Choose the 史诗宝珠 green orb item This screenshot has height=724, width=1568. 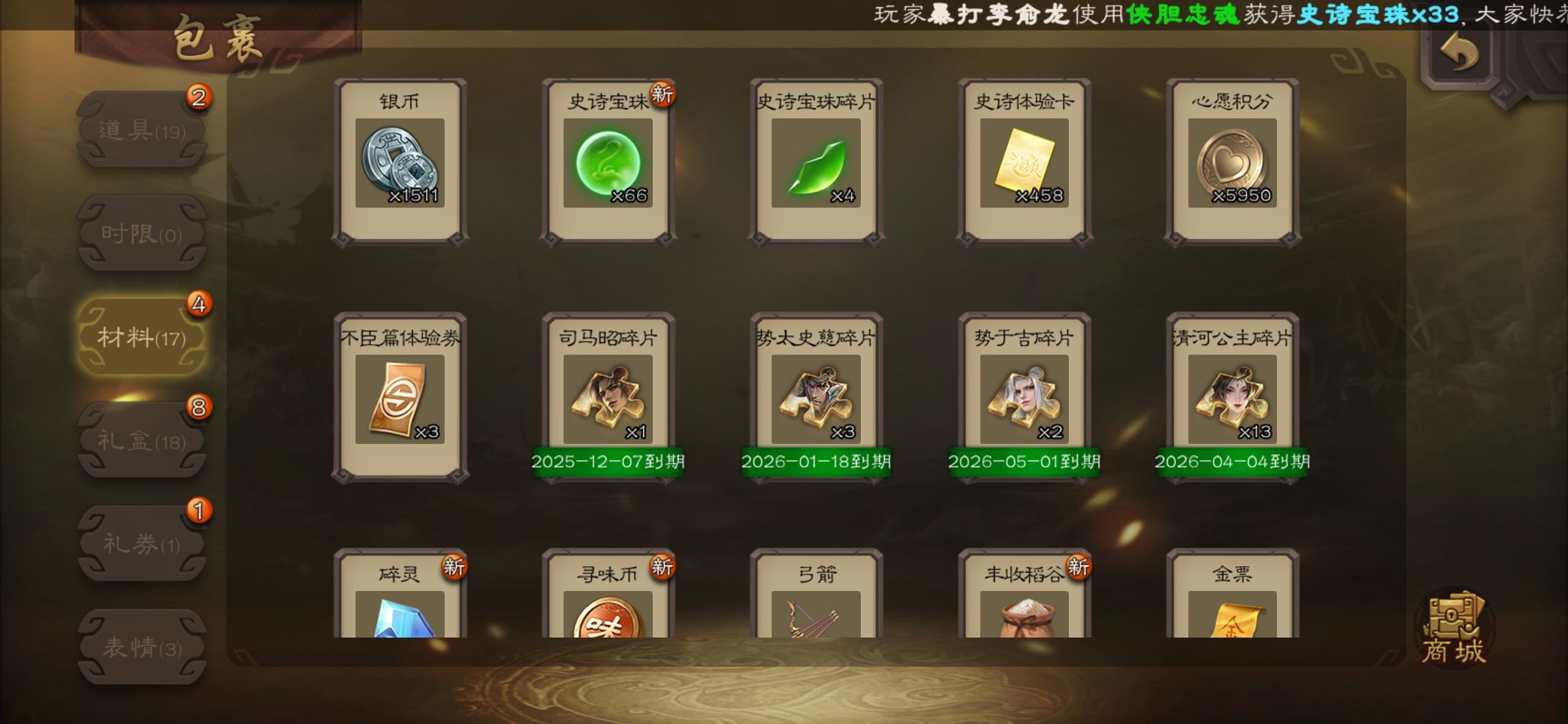608,162
